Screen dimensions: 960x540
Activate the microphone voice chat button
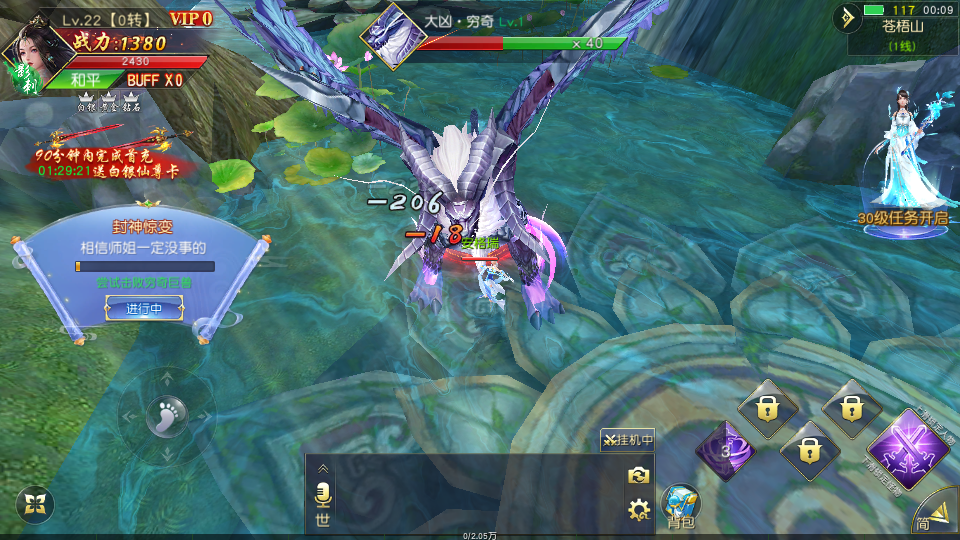pos(323,494)
